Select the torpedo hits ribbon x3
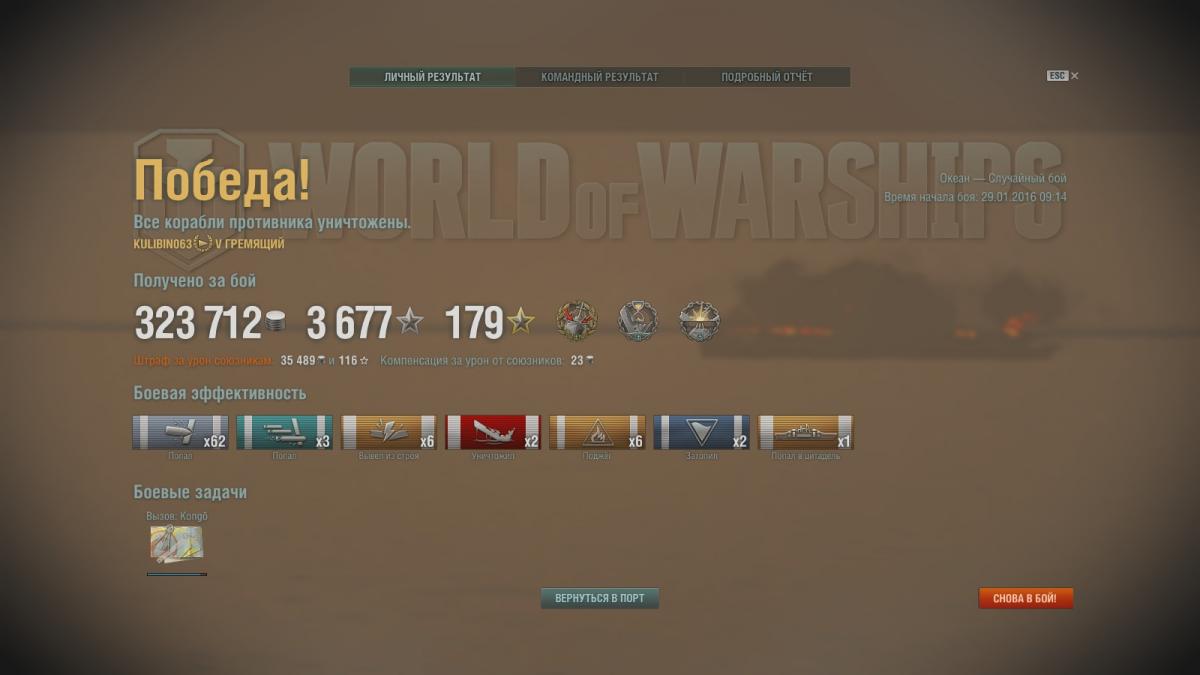Image resolution: width=1200 pixels, height=675 pixels. (284, 433)
